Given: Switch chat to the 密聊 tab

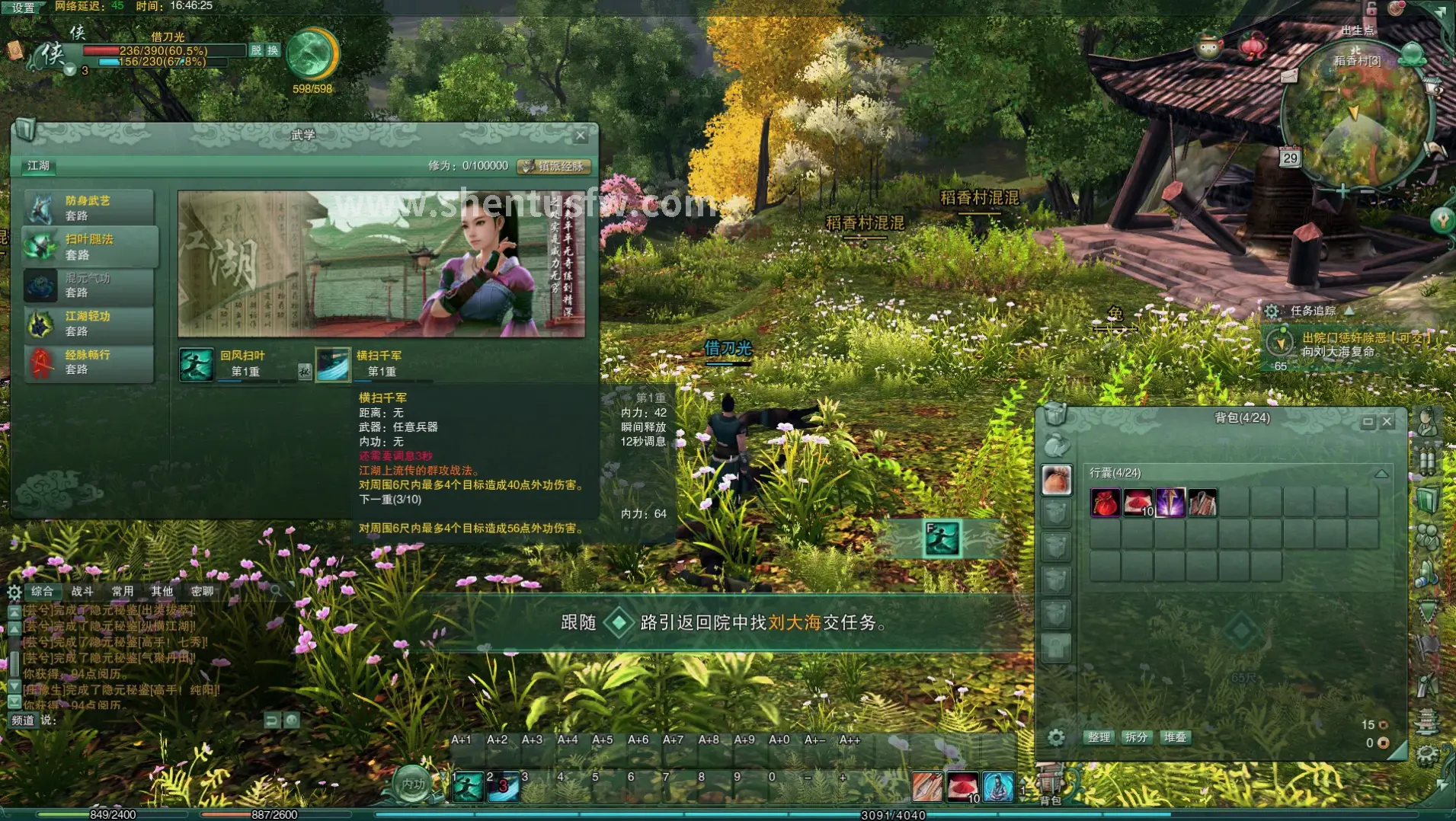Looking at the screenshot, I should coord(202,591).
